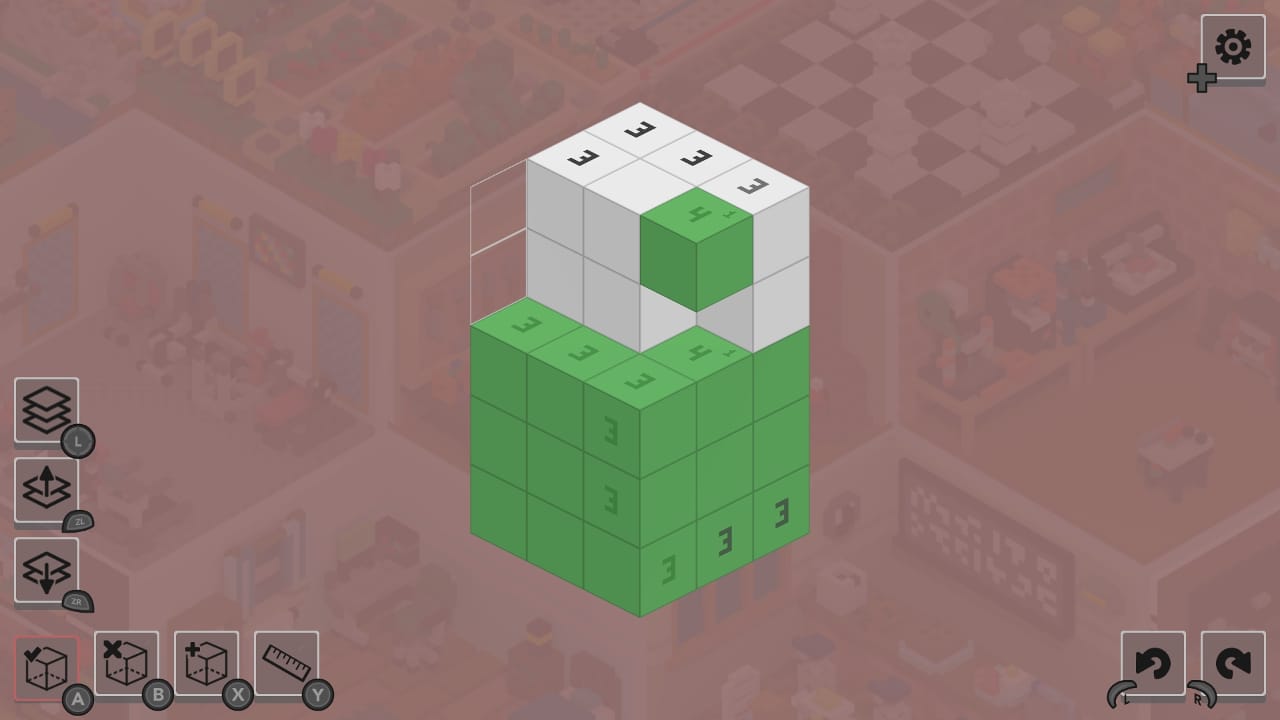Click the ZL button badge

(80, 521)
